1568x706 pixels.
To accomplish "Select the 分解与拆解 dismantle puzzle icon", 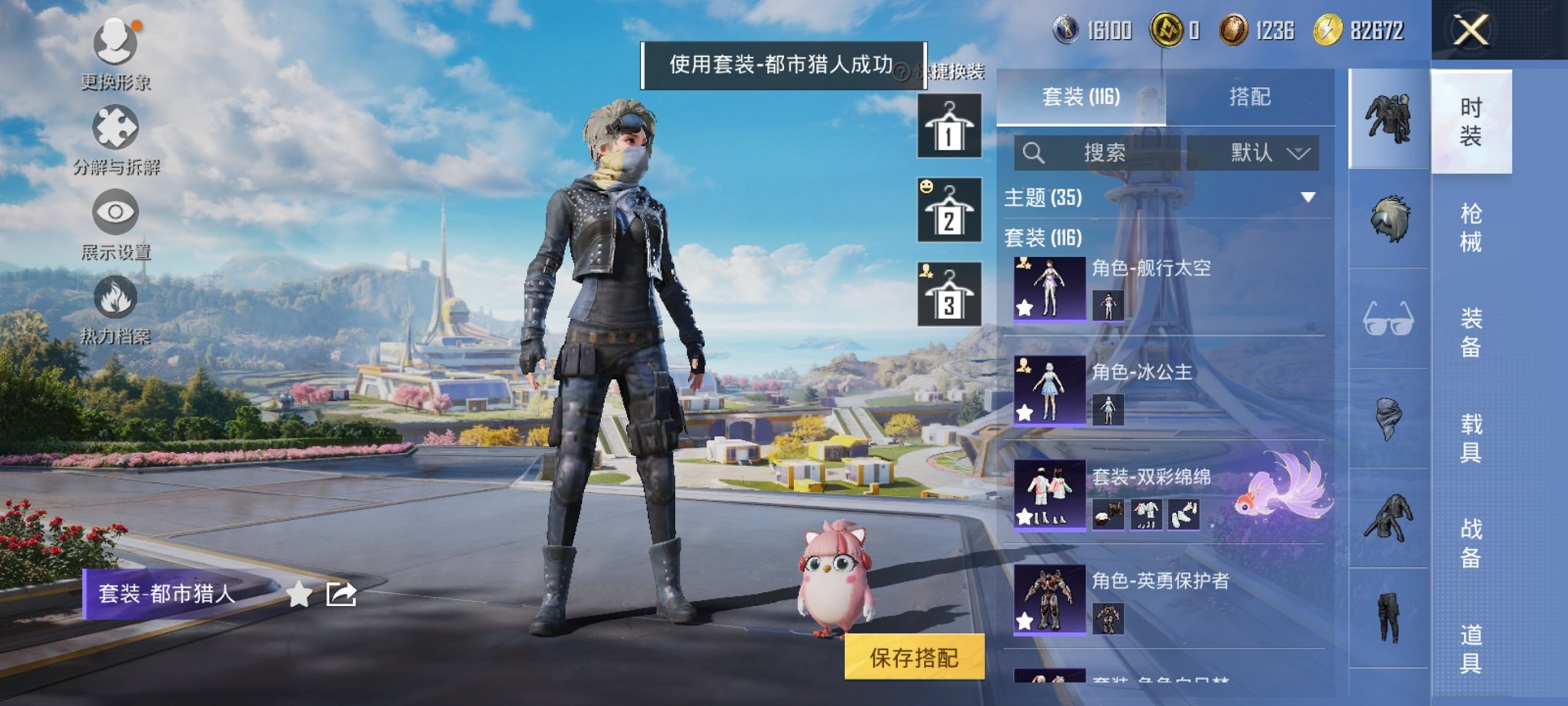I will pos(115,125).
